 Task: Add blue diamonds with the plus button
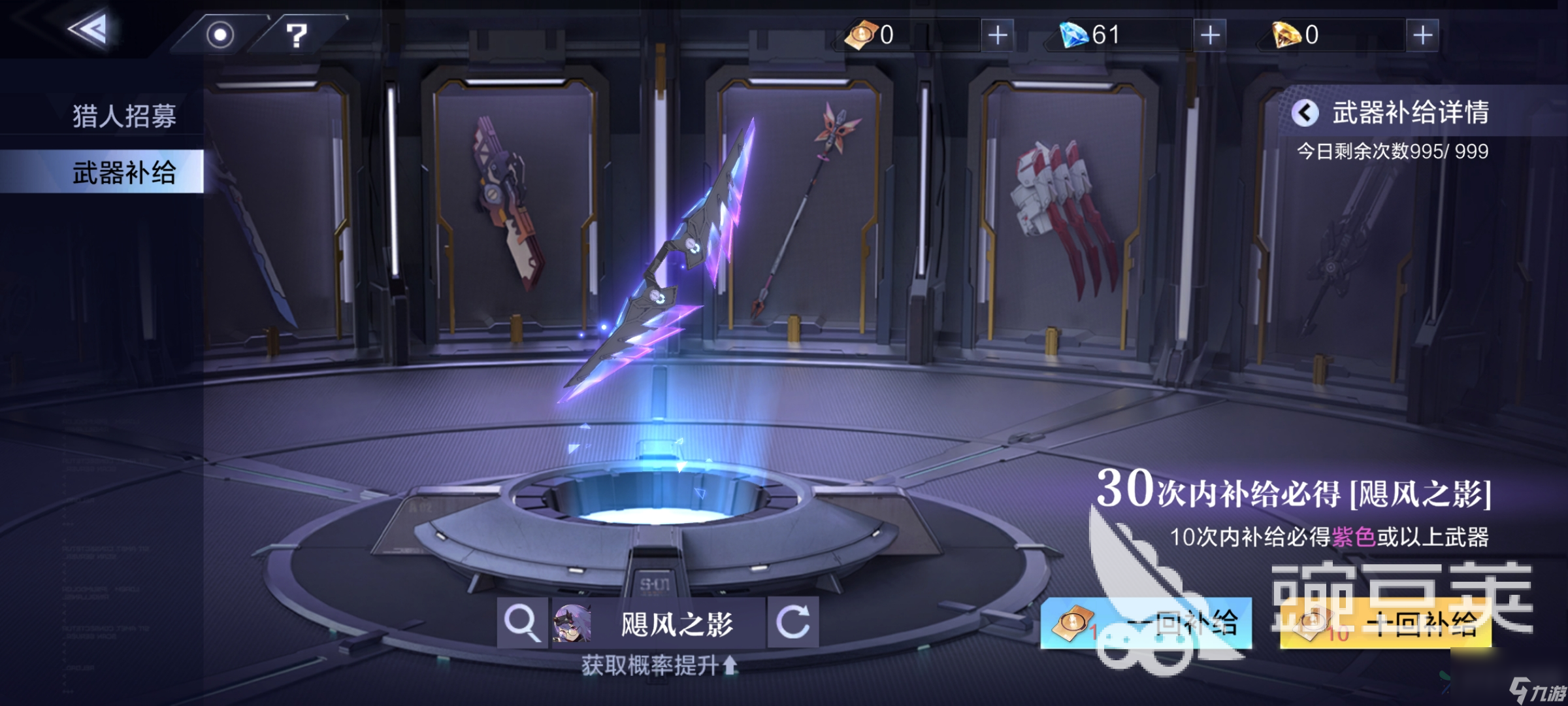(1210, 35)
